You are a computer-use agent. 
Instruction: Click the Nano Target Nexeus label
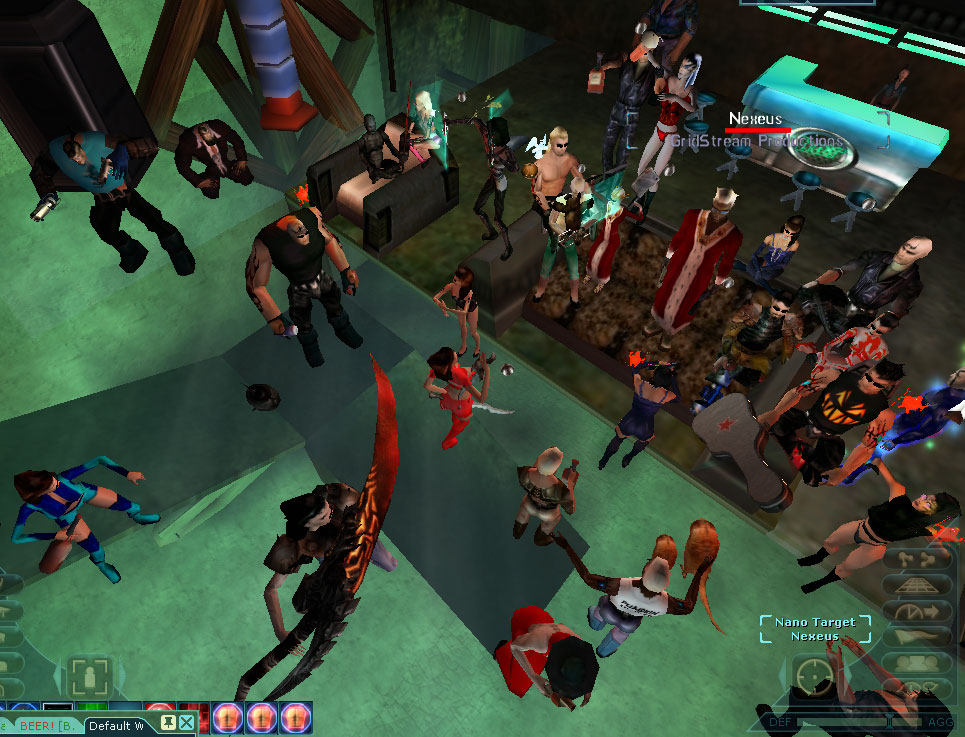click(815, 629)
